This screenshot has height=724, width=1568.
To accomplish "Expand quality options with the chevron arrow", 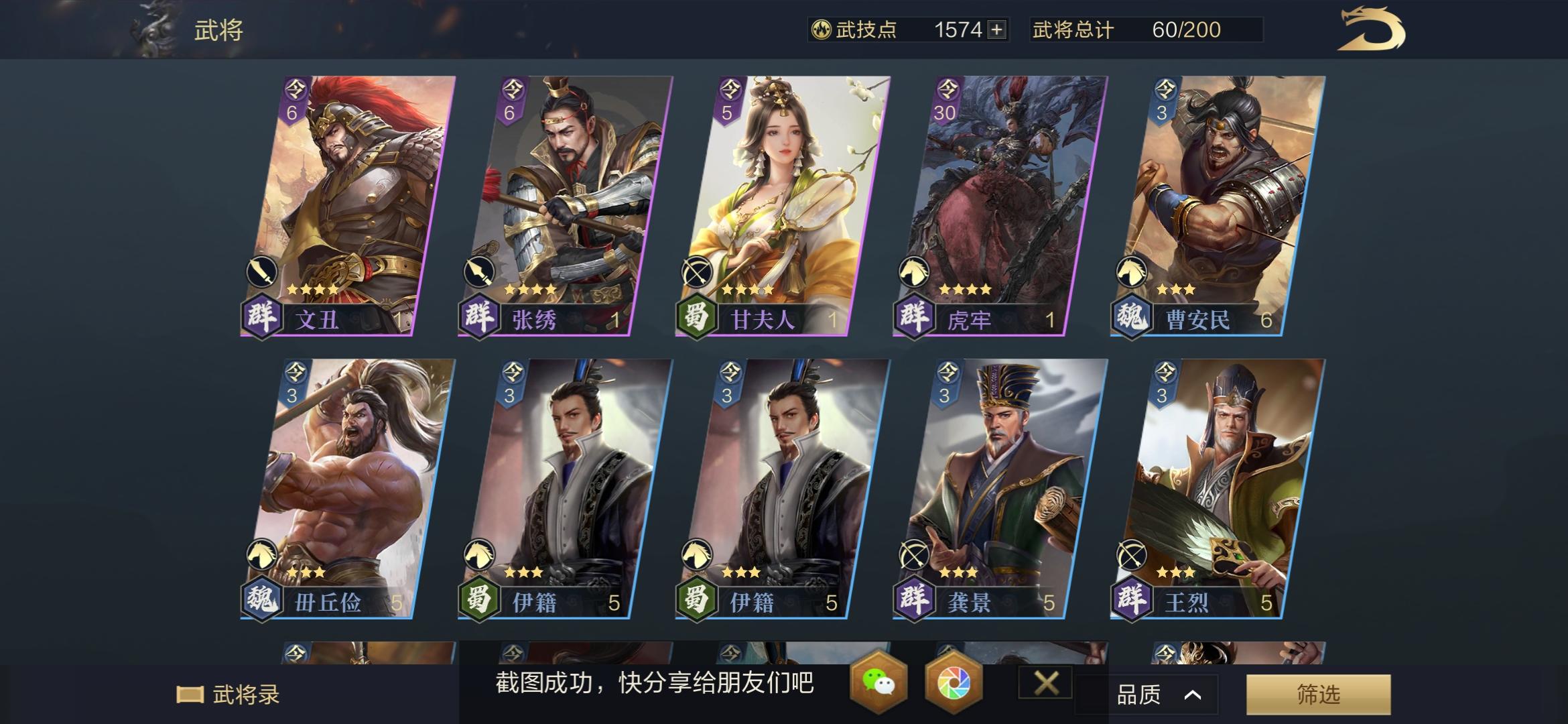I will point(1194,695).
